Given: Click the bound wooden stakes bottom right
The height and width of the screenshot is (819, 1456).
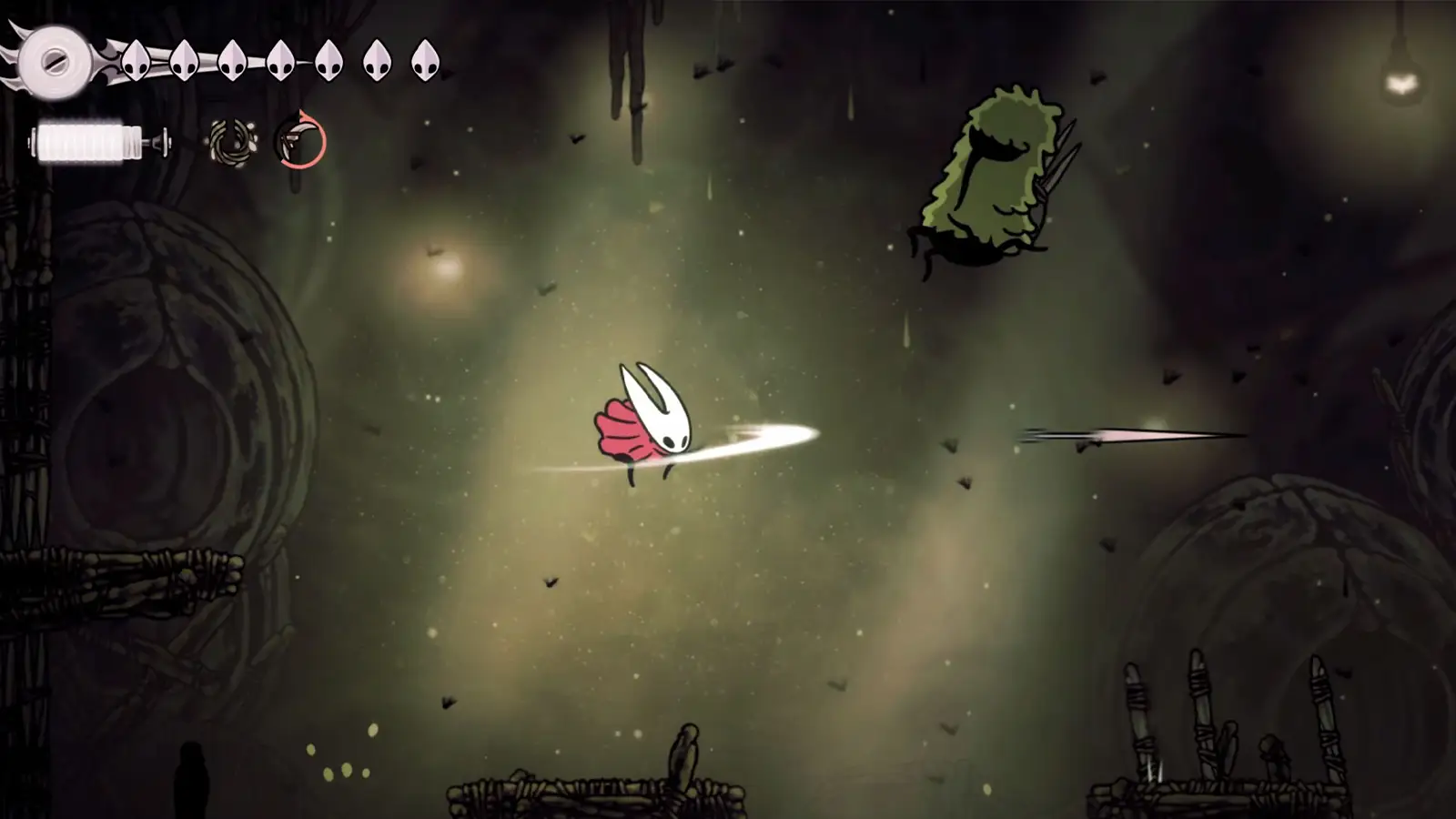Looking at the screenshot, I should (1201, 719).
